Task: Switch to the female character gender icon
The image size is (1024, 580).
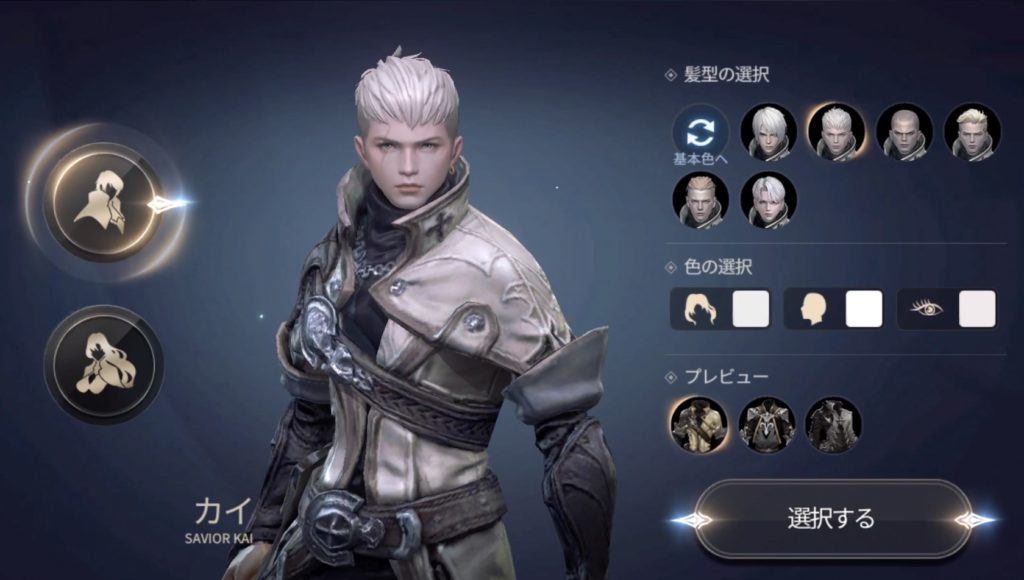Action: [x=104, y=364]
